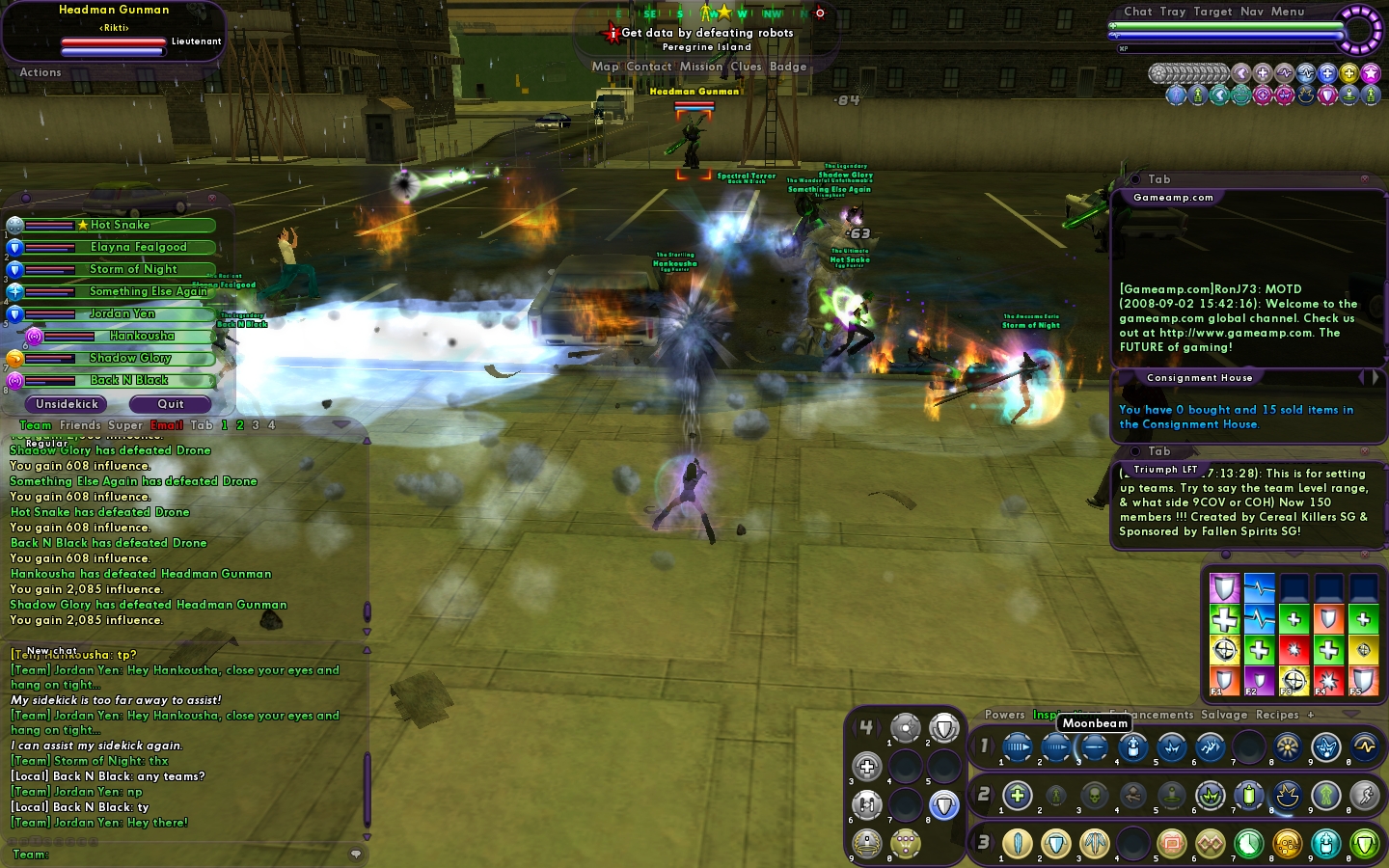The image size is (1389, 868).
Task: Switch to the Super group tab
Action: (x=125, y=425)
